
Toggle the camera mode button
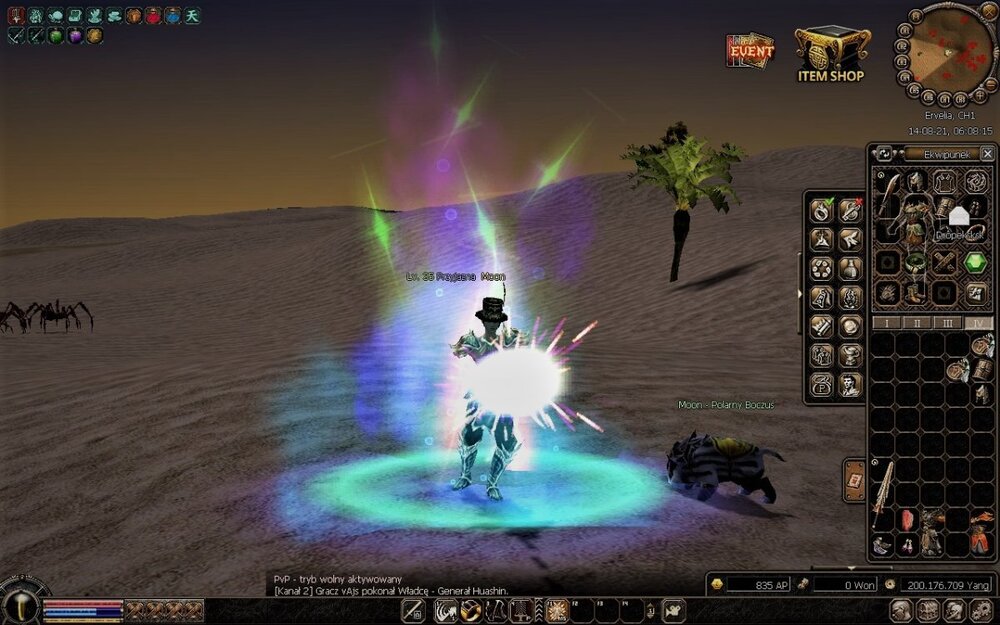pos(673,610)
